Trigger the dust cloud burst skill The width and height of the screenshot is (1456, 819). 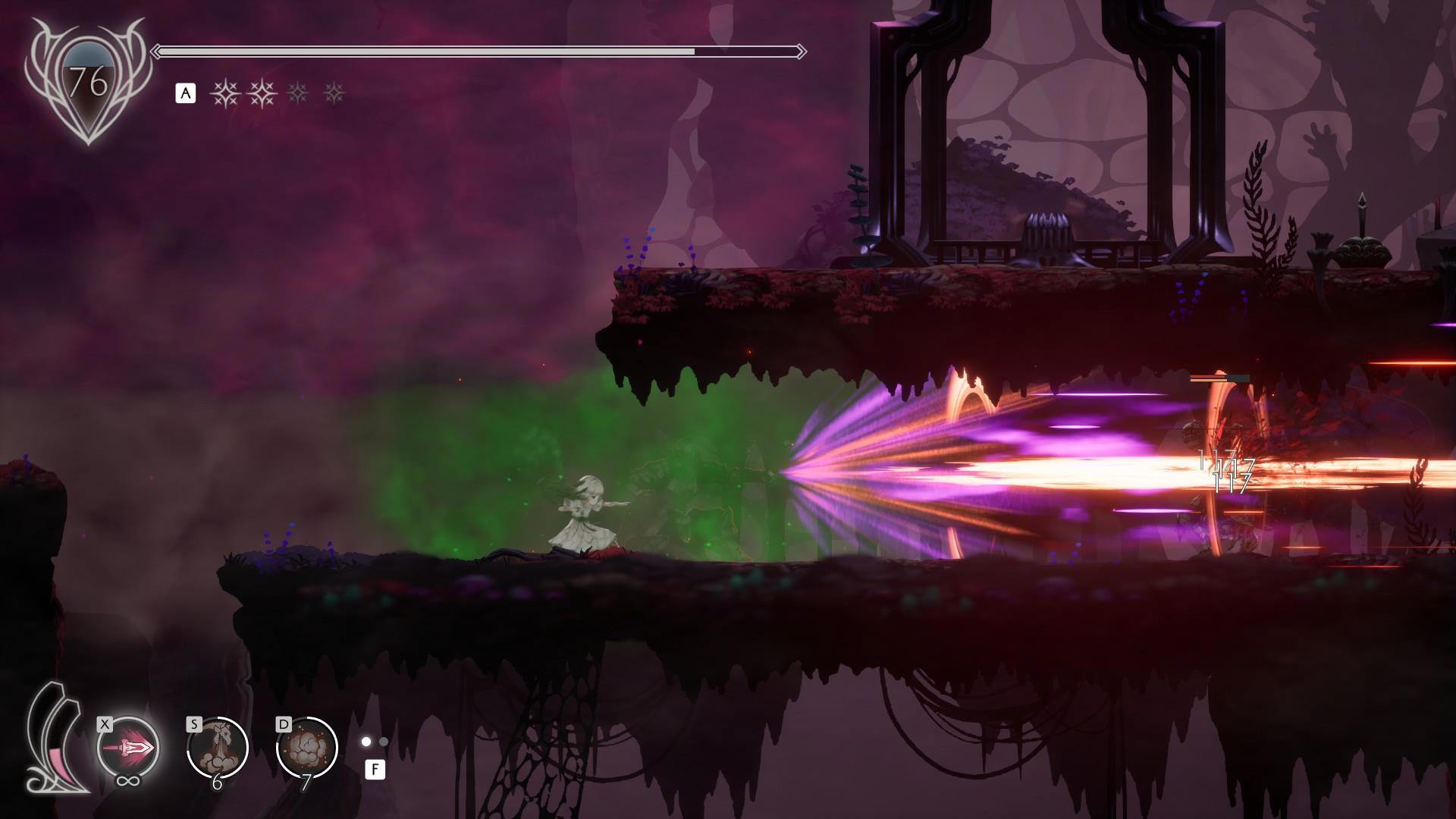pos(307,748)
